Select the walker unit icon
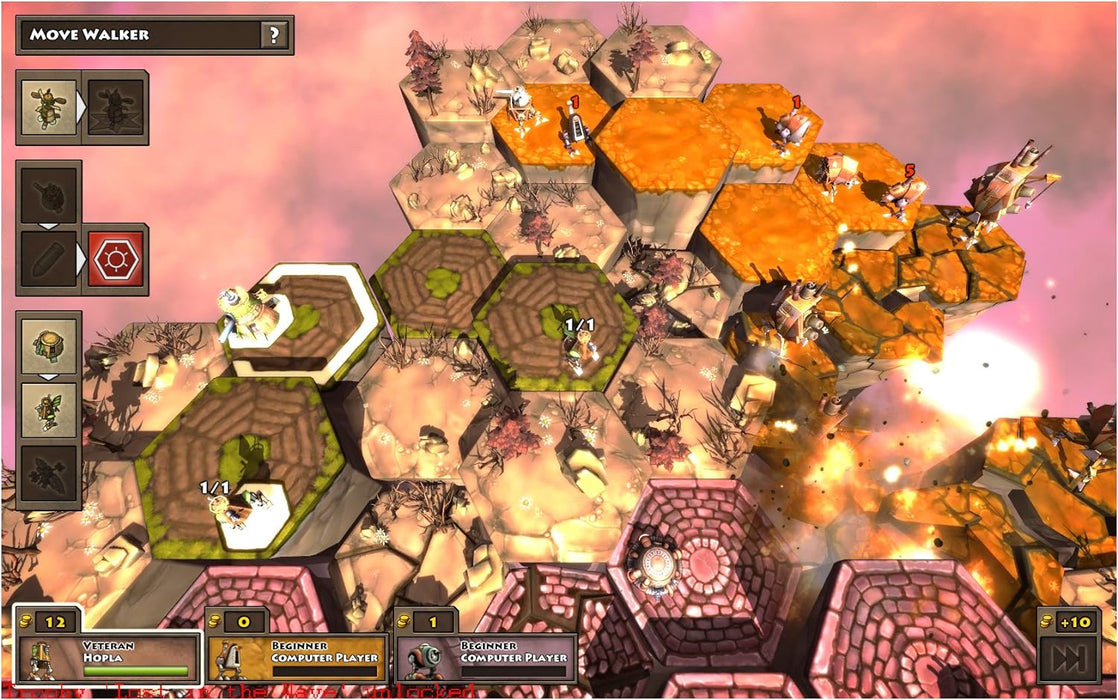Screen dimensions: 1118x700 (47, 106)
